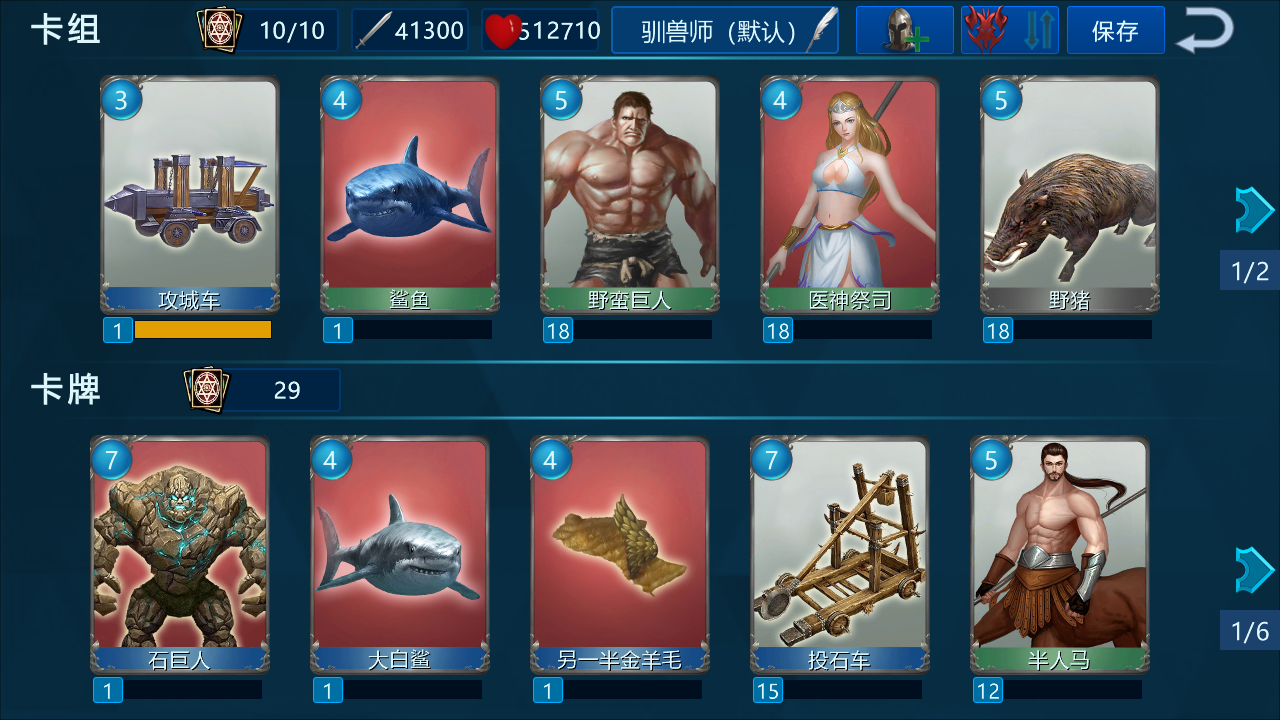The width and height of the screenshot is (1280, 720).
Task: Click the quill pen icon to rename deck
Action: pos(820,29)
